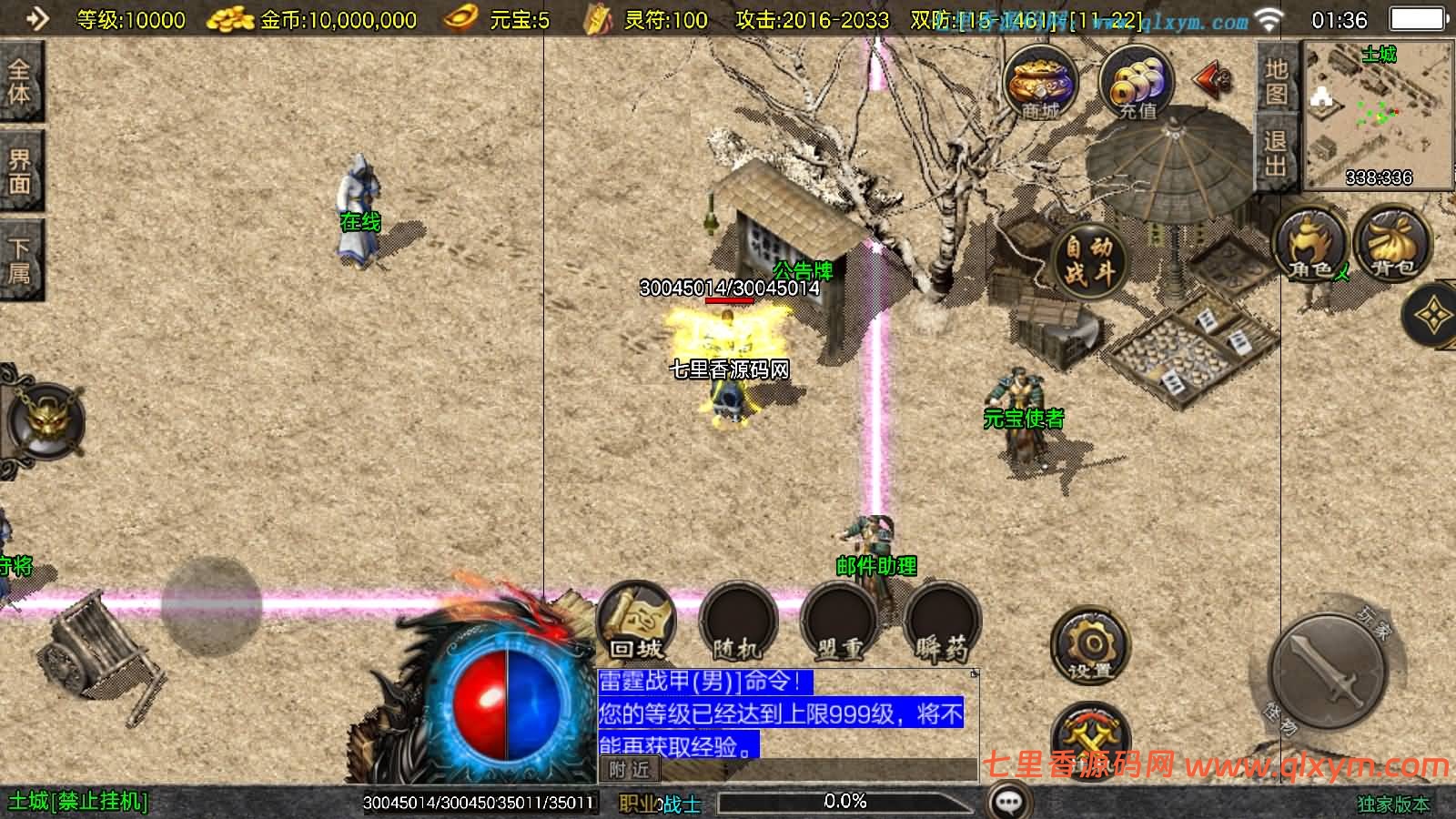Click the 地图 map button
Image resolution: width=1456 pixels, height=819 pixels.
tap(1276, 82)
